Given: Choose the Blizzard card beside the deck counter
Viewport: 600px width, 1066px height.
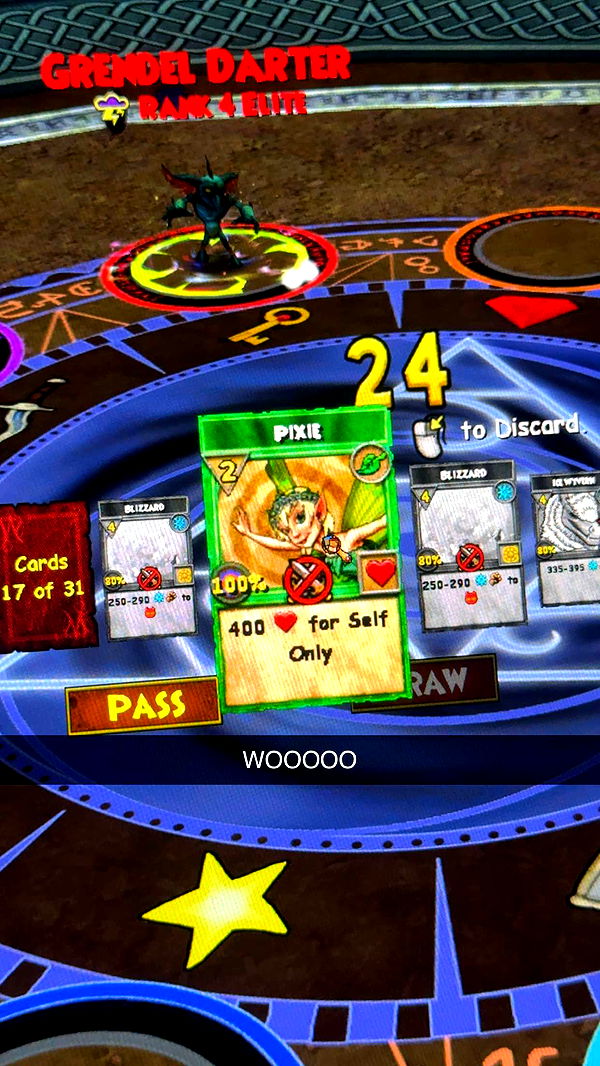Looking at the screenshot, I should coord(147,567).
